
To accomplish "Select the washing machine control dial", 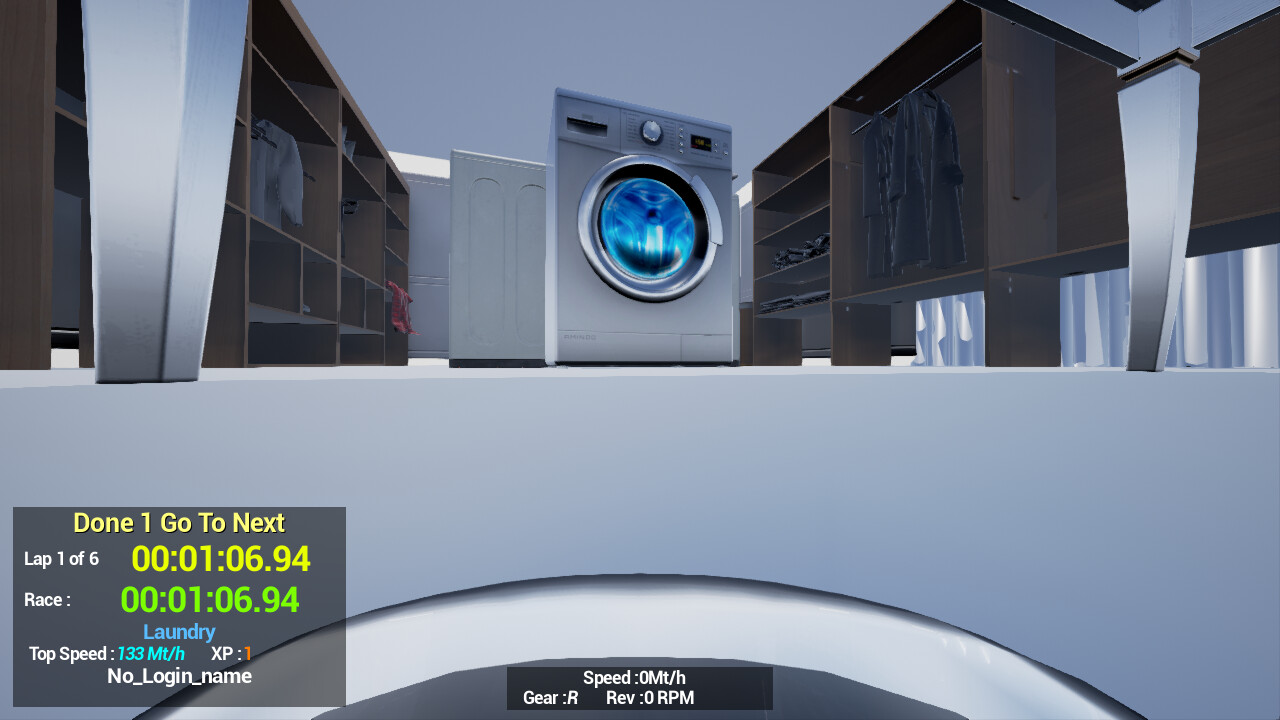I will 651,131.
